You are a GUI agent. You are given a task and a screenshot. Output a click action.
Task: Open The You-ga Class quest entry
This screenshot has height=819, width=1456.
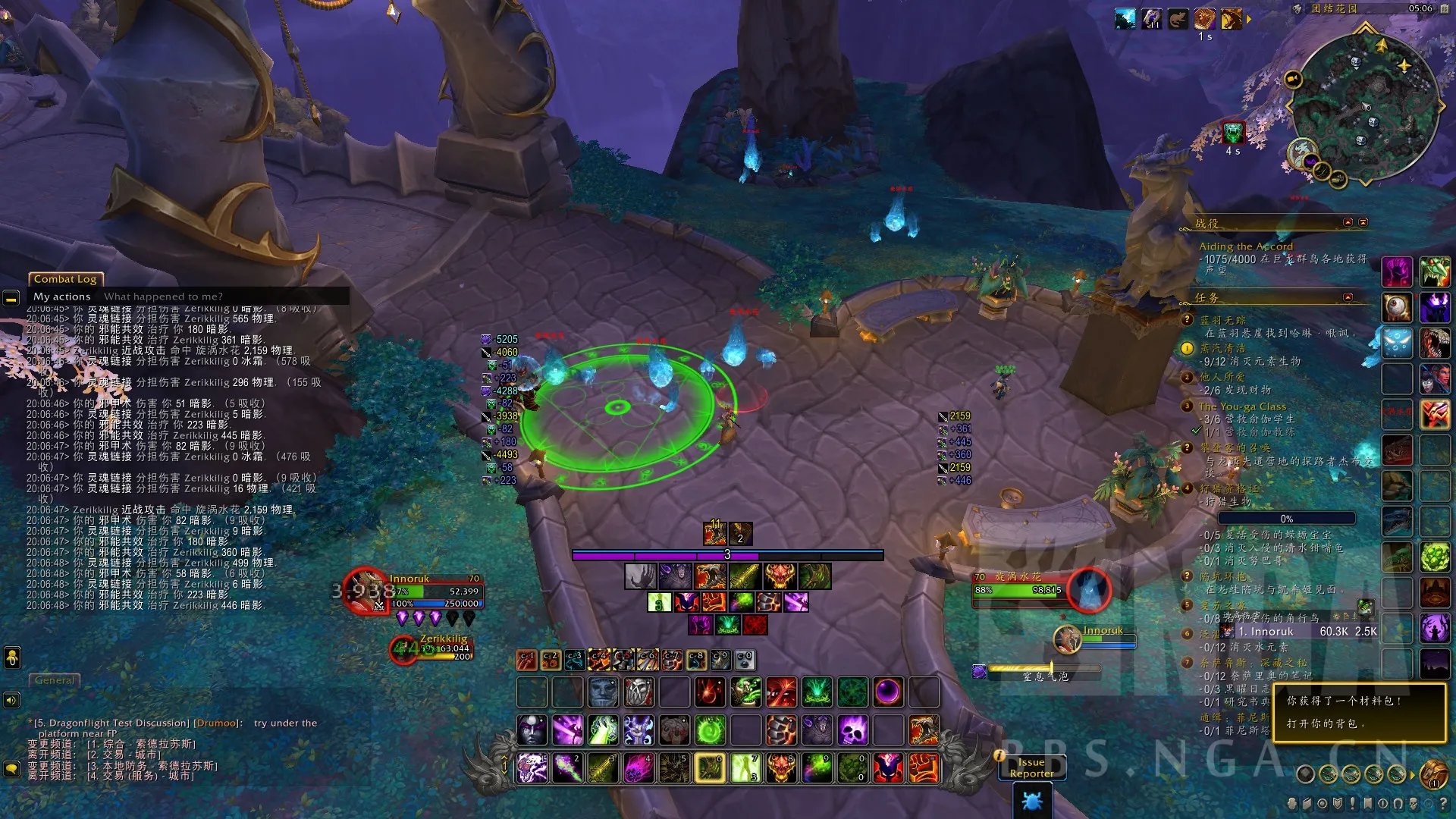point(1242,406)
